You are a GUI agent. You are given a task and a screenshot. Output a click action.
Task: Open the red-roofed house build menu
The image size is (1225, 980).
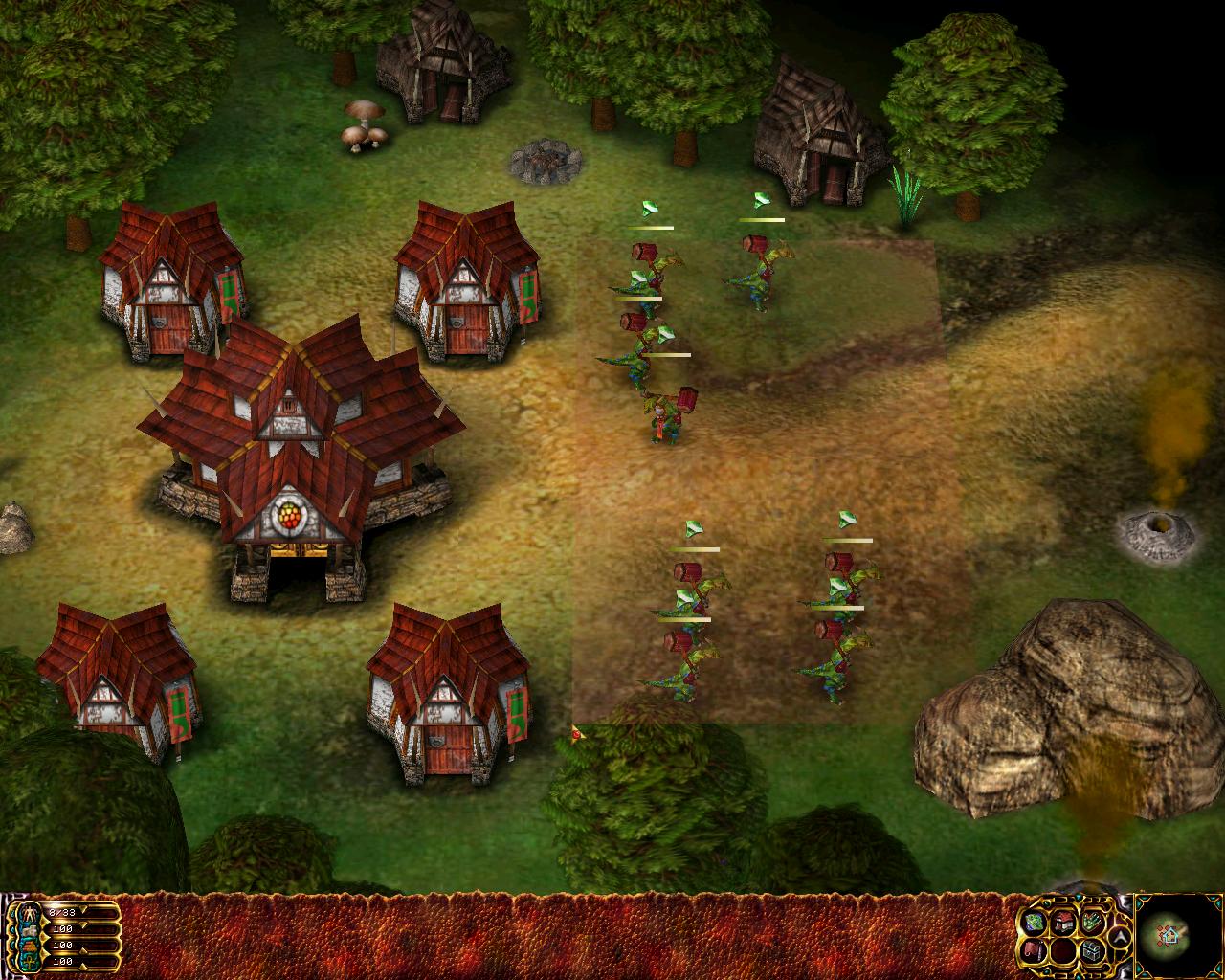pos(1064,923)
